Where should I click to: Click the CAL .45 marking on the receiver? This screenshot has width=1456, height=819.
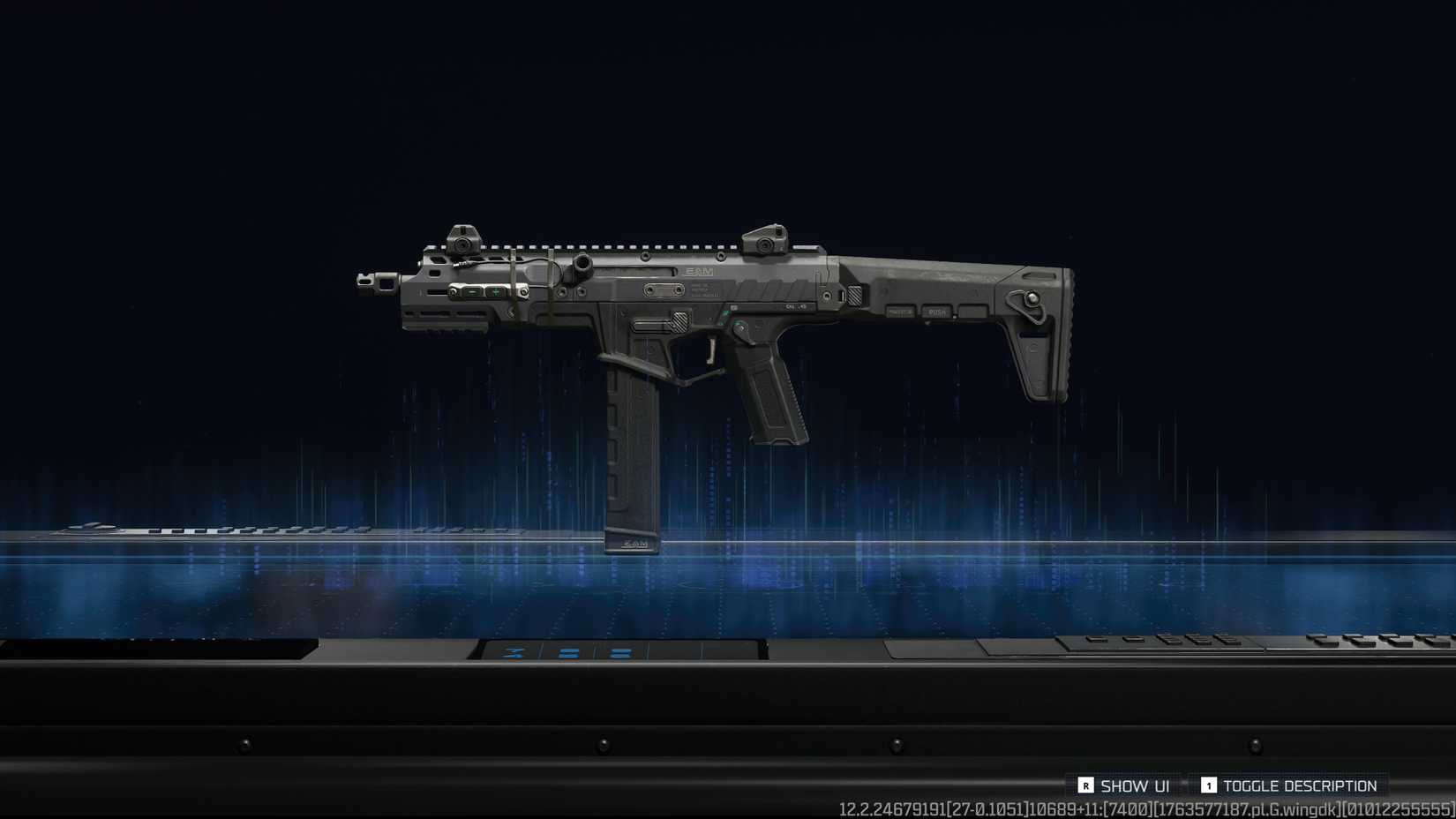pyautogui.click(x=795, y=306)
